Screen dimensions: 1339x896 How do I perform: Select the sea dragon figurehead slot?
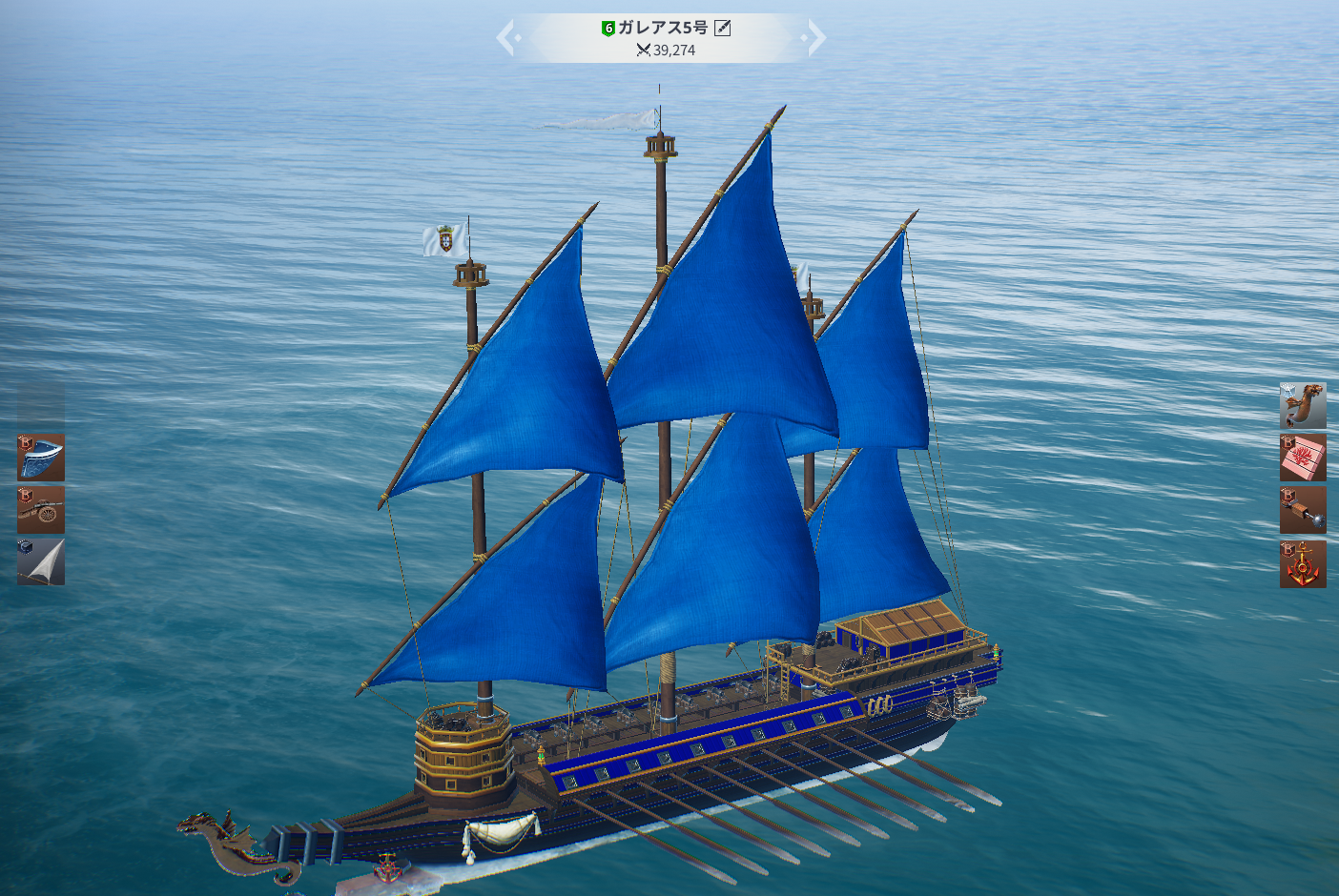(x=1303, y=406)
